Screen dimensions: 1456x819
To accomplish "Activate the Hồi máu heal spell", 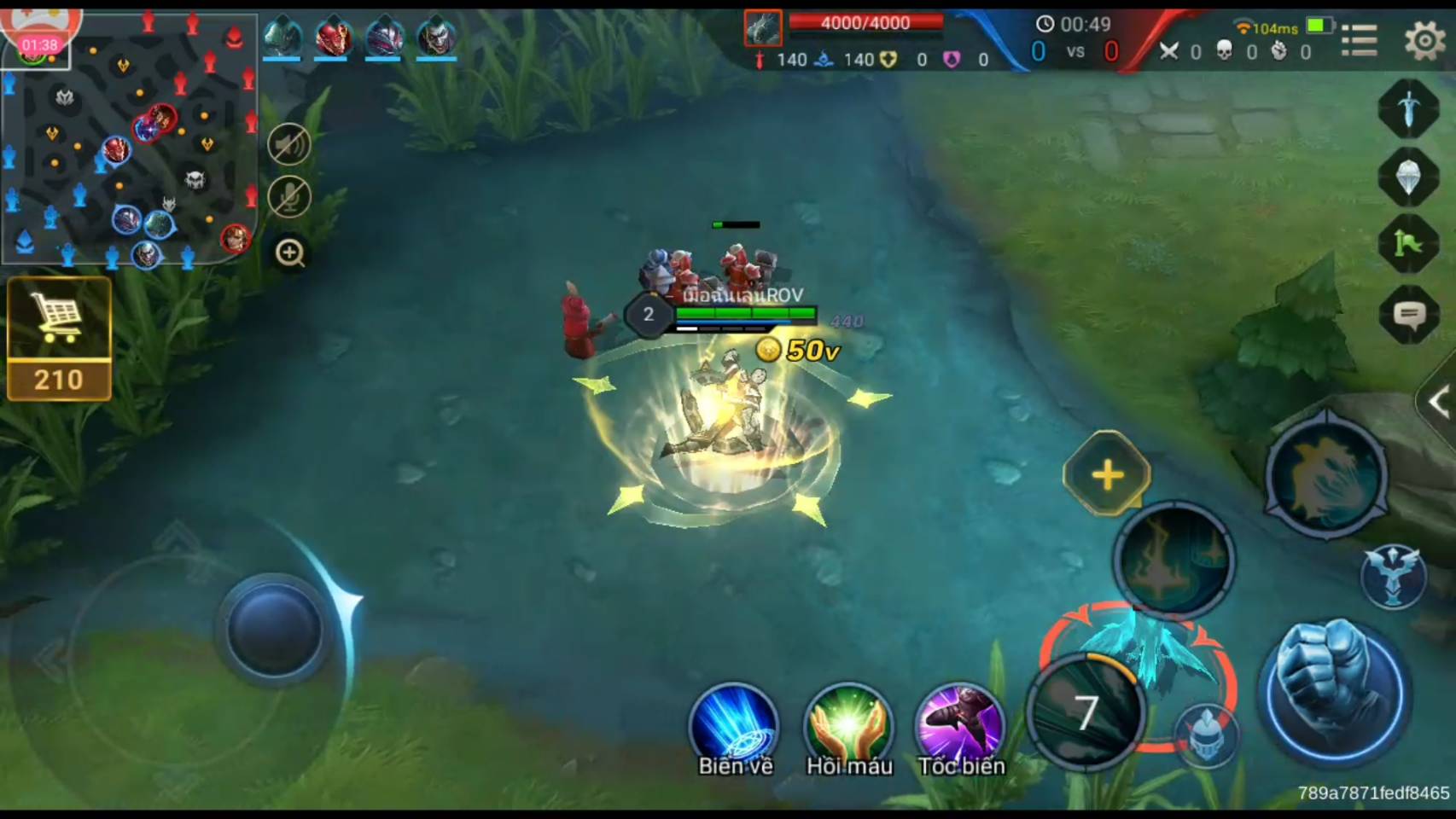I will pos(848,725).
